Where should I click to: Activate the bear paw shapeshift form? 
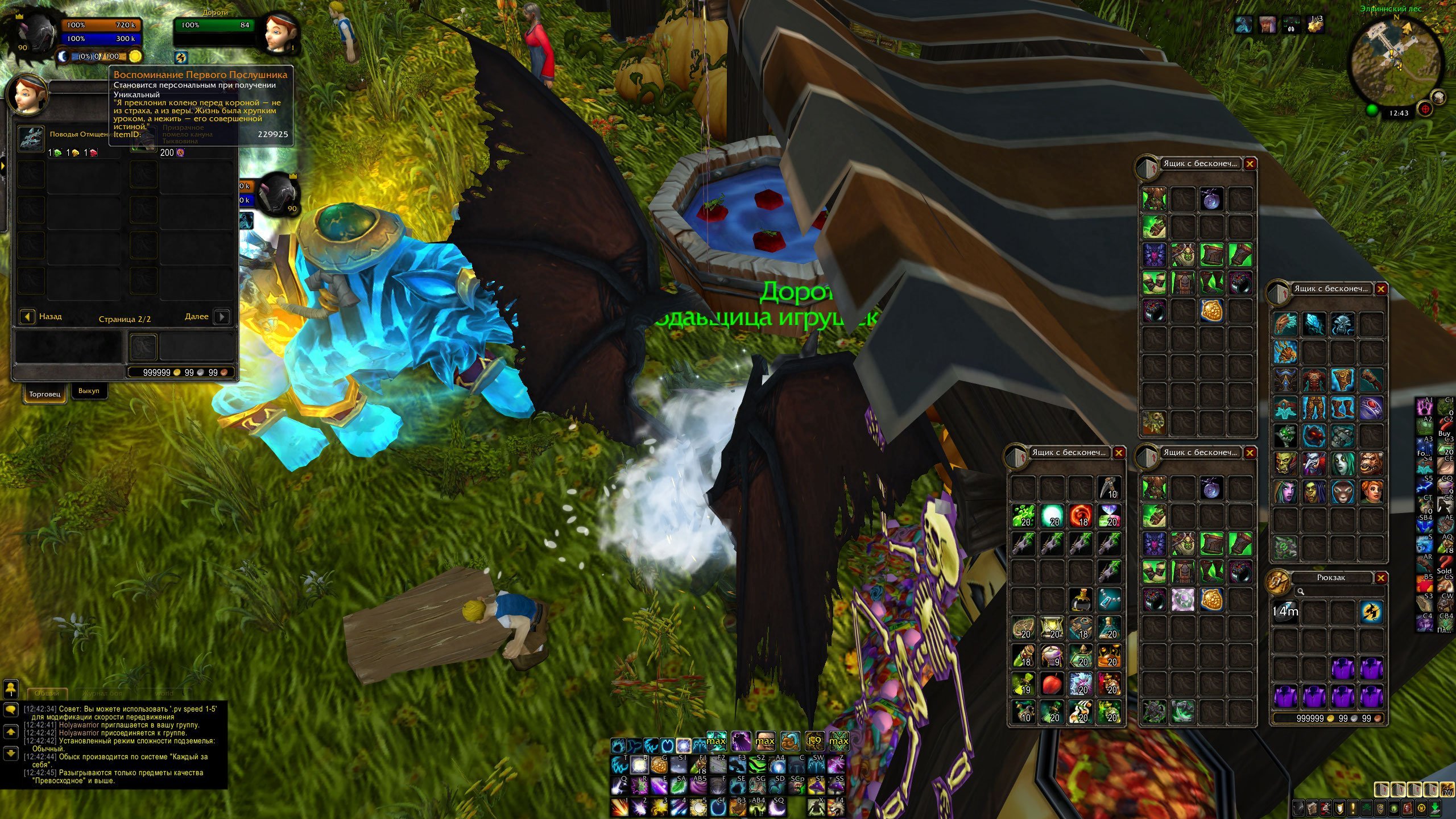pyautogui.click(x=619, y=745)
